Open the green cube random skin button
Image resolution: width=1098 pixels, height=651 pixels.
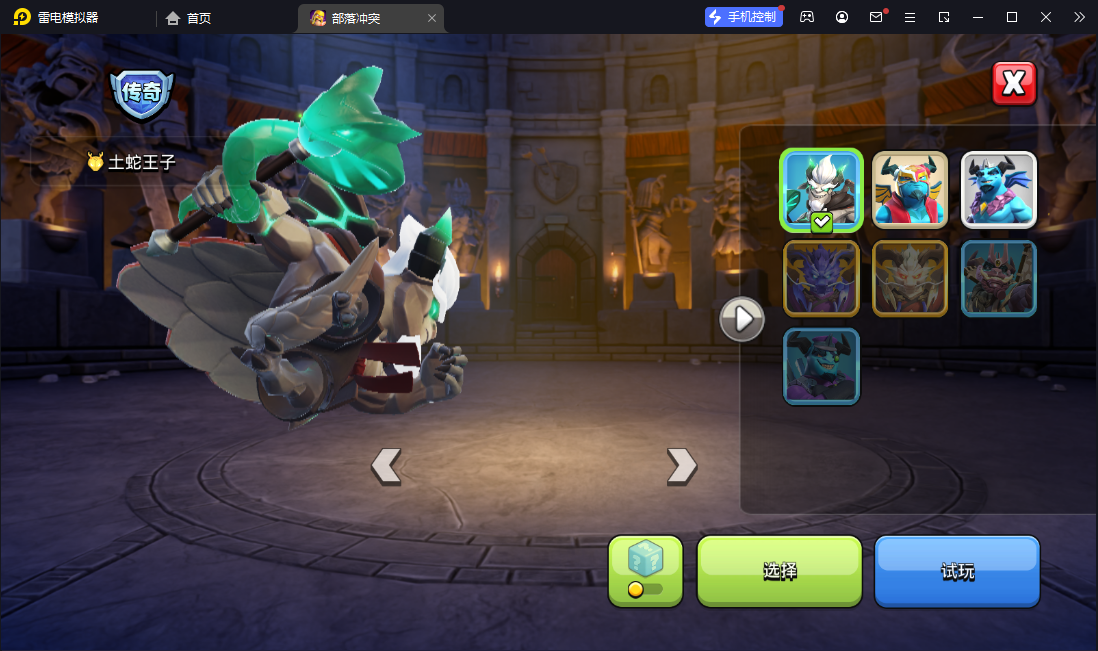click(x=645, y=571)
